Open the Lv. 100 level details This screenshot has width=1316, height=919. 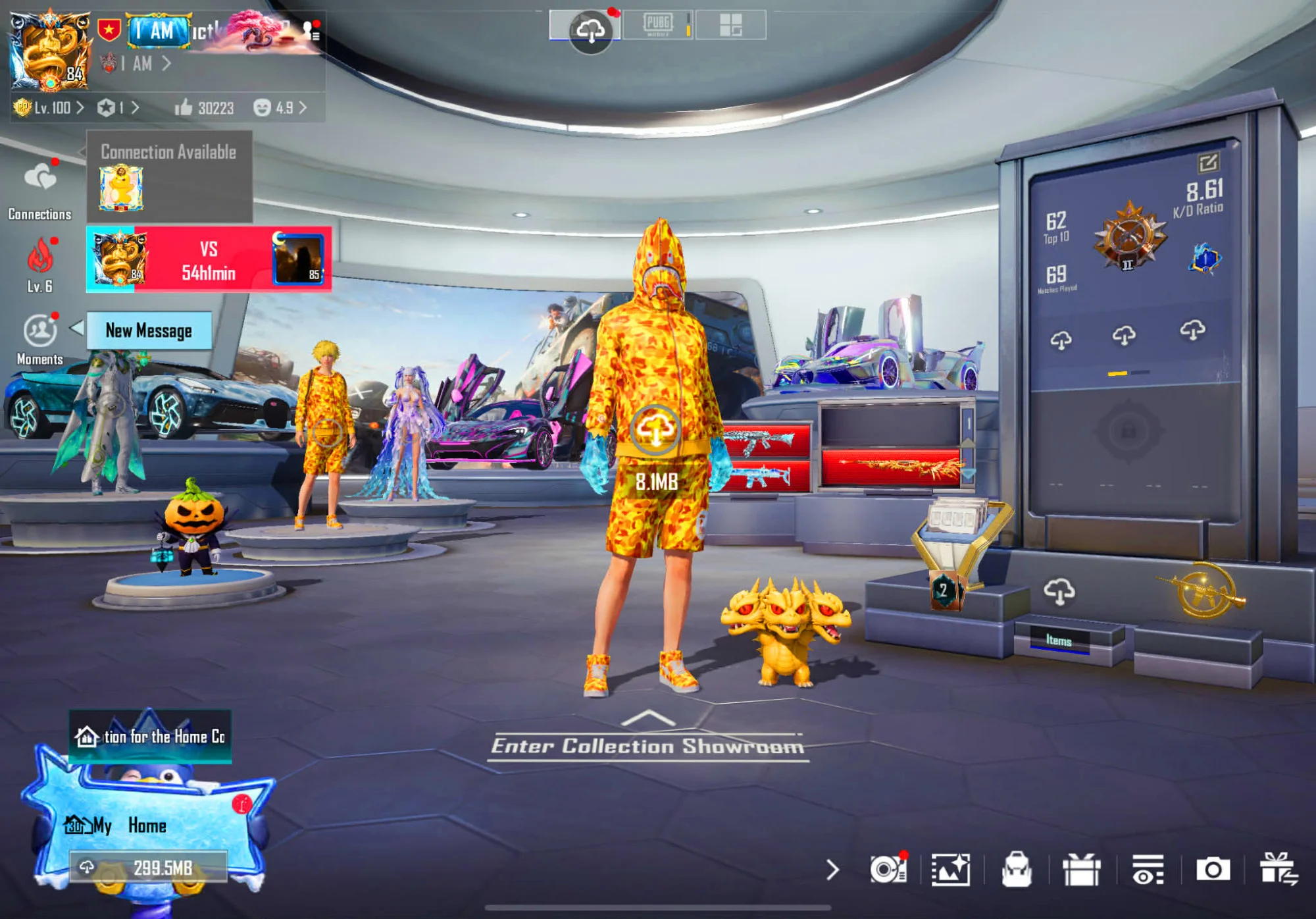pyautogui.click(x=50, y=108)
